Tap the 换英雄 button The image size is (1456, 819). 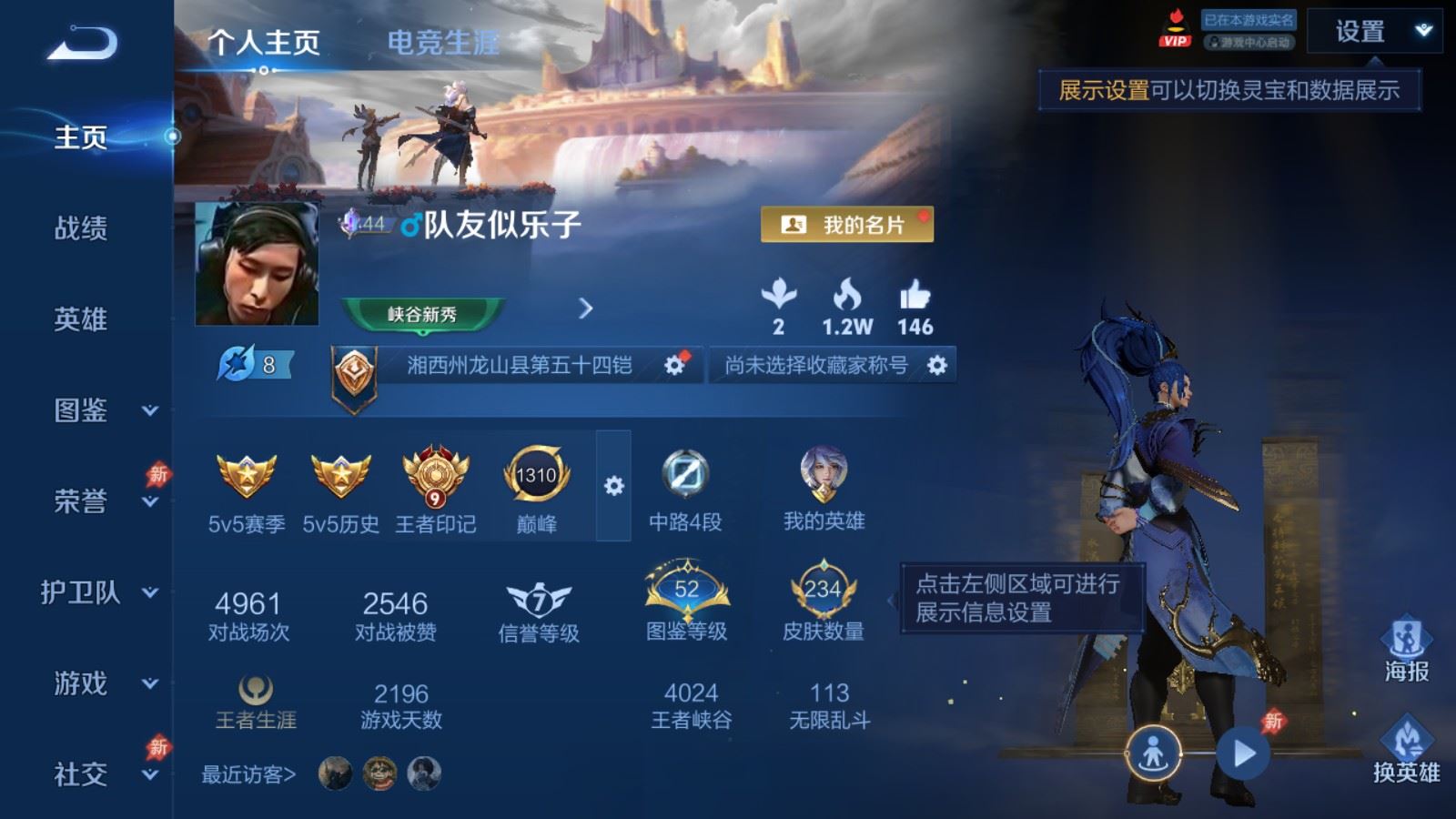pyautogui.click(x=1406, y=750)
